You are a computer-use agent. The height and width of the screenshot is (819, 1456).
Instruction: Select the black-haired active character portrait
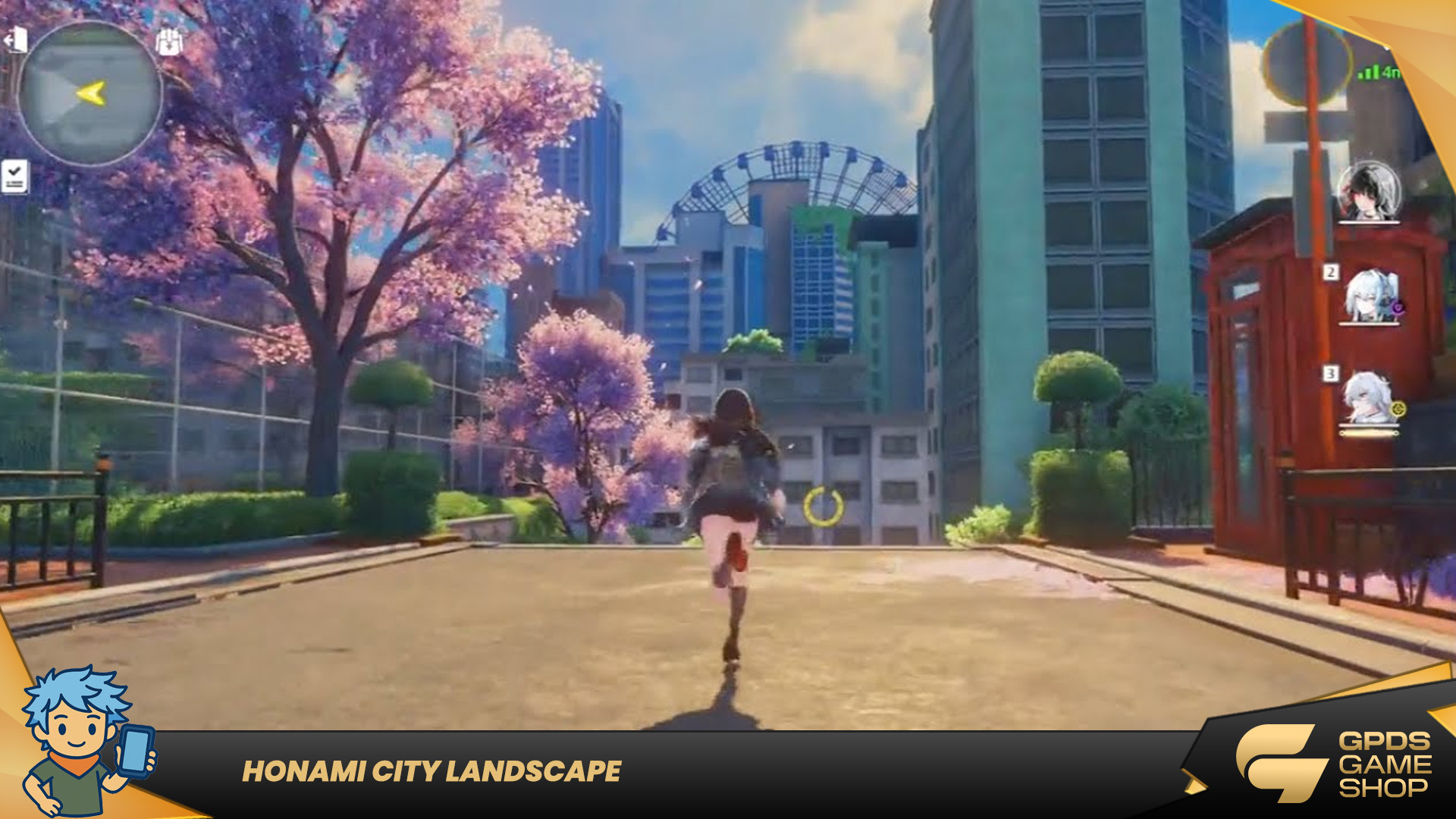[1368, 192]
